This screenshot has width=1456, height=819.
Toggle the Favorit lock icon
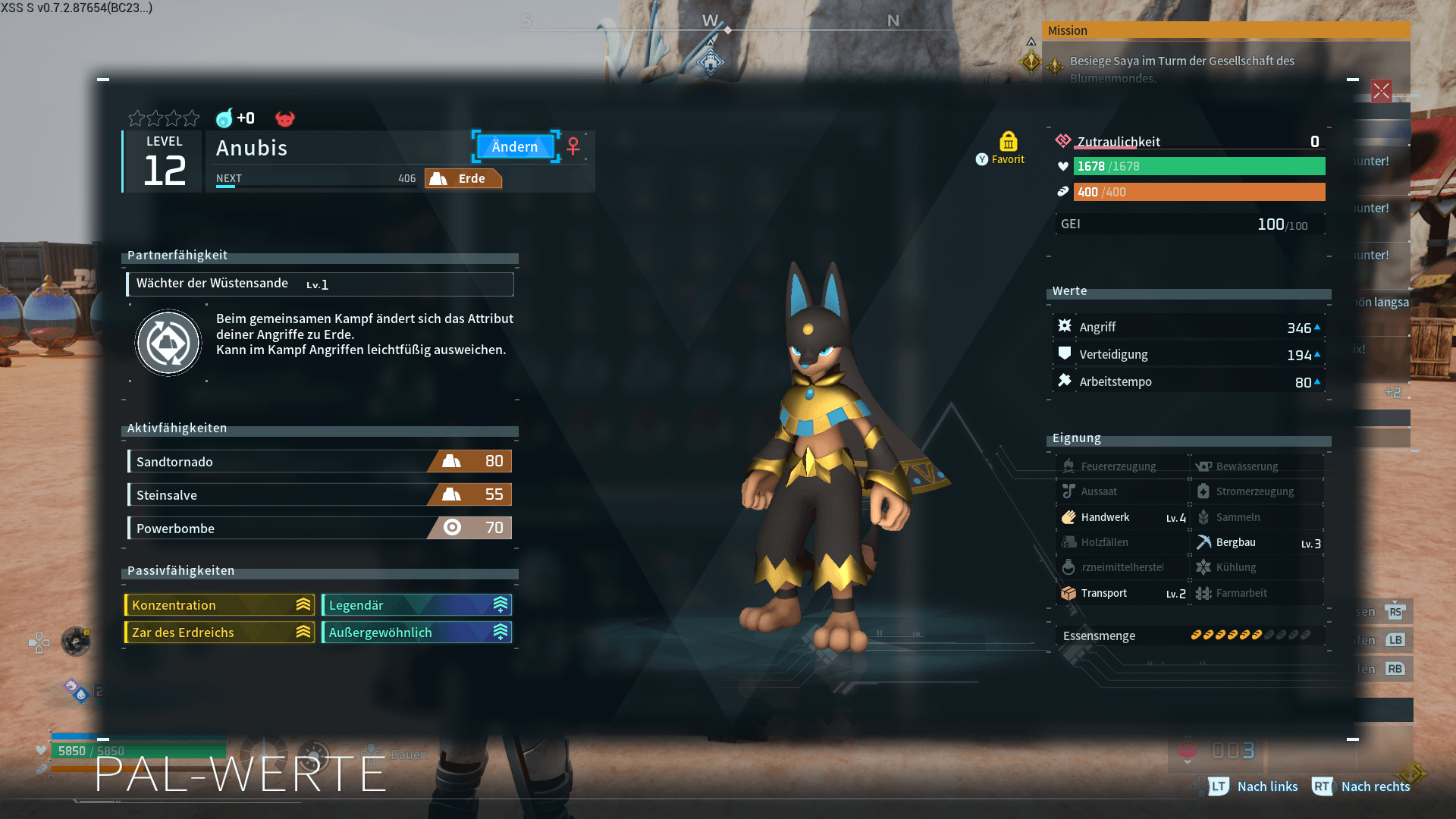coord(1008,142)
